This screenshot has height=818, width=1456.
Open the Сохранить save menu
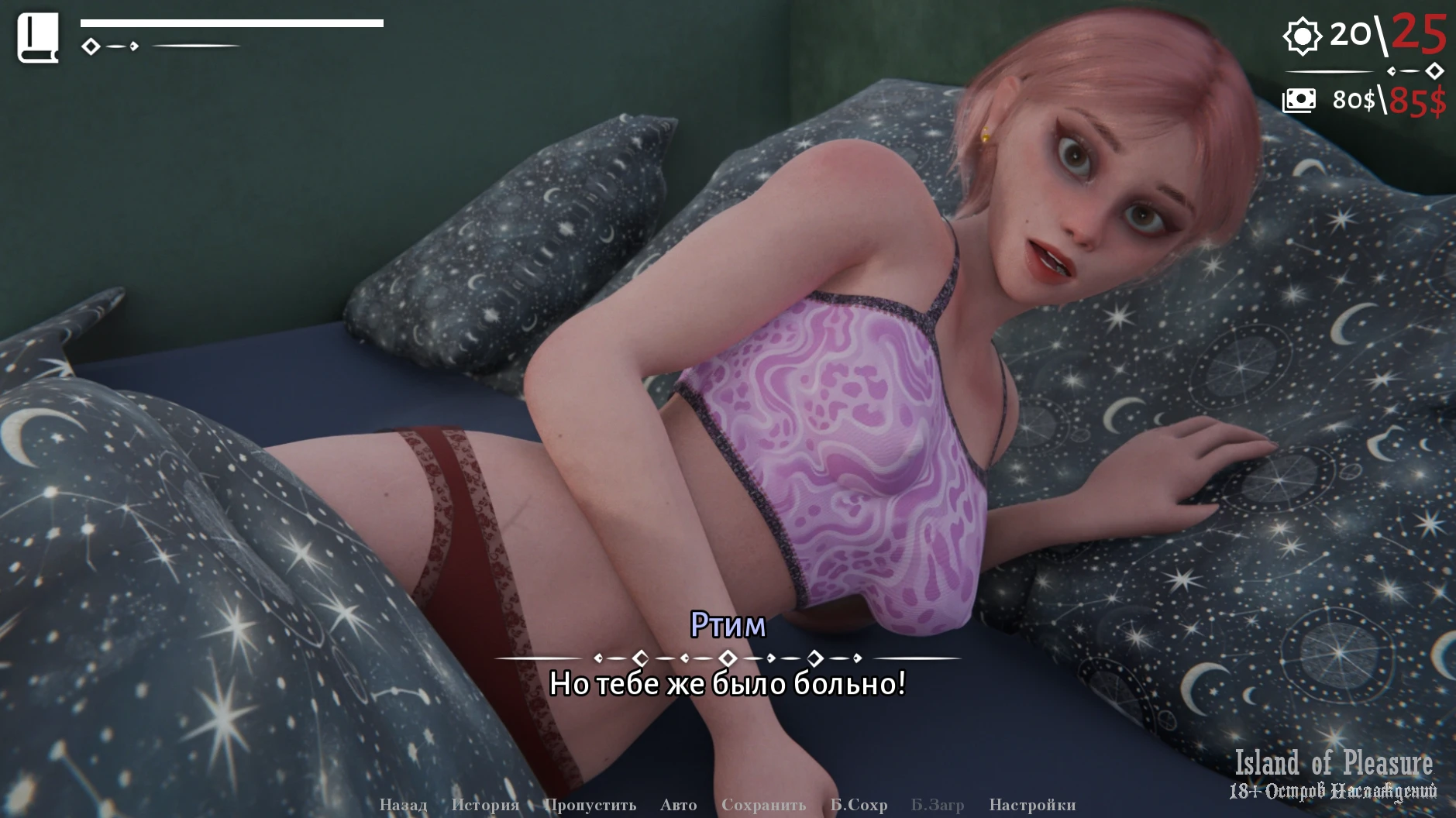click(x=763, y=805)
